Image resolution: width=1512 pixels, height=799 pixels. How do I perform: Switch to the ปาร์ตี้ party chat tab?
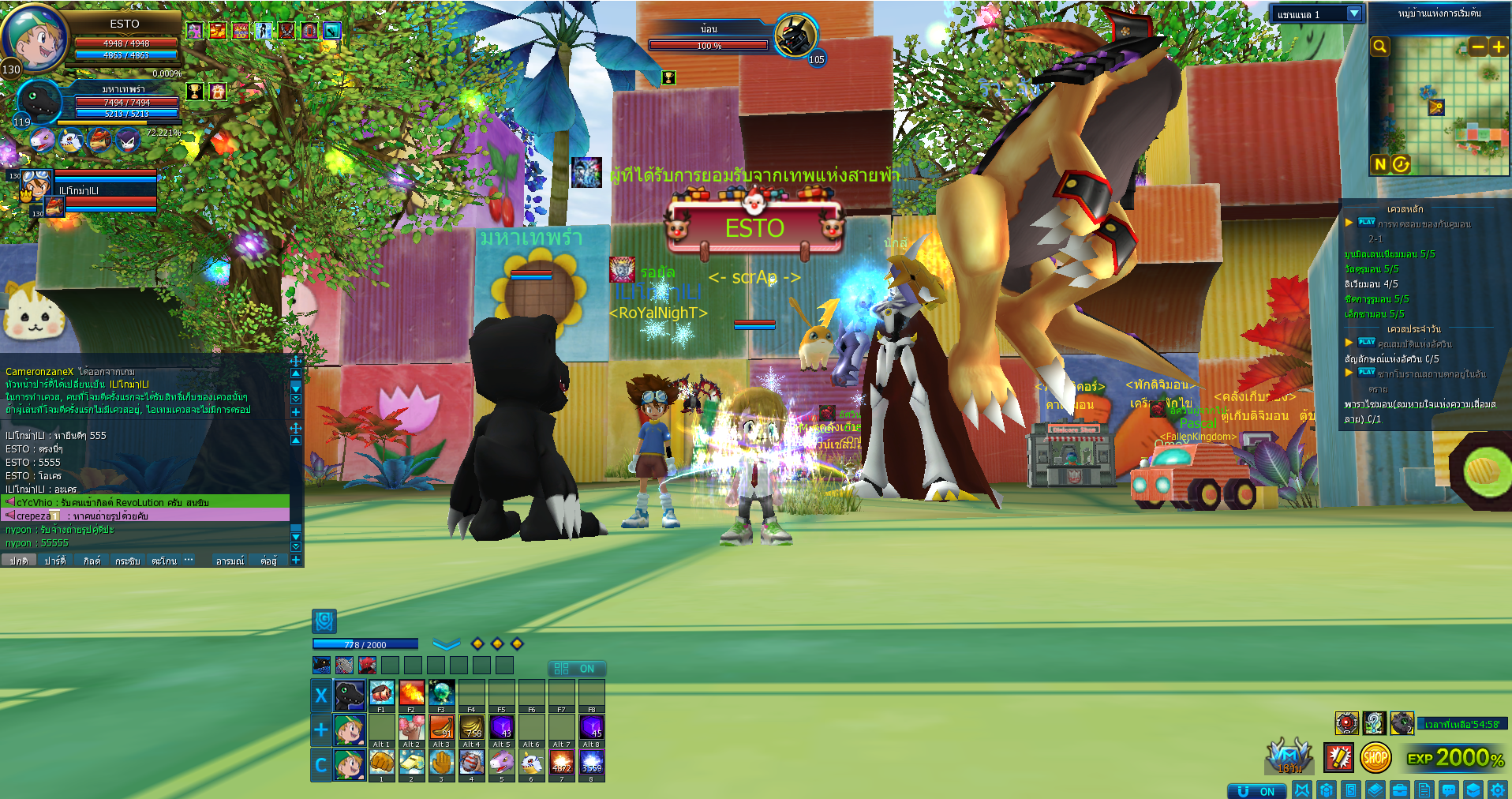click(55, 561)
